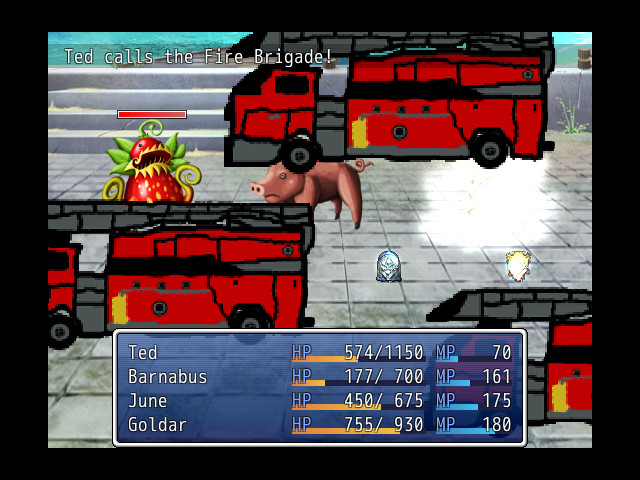
Task: Choose Barnabus in the party list
Action: point(319,377)
